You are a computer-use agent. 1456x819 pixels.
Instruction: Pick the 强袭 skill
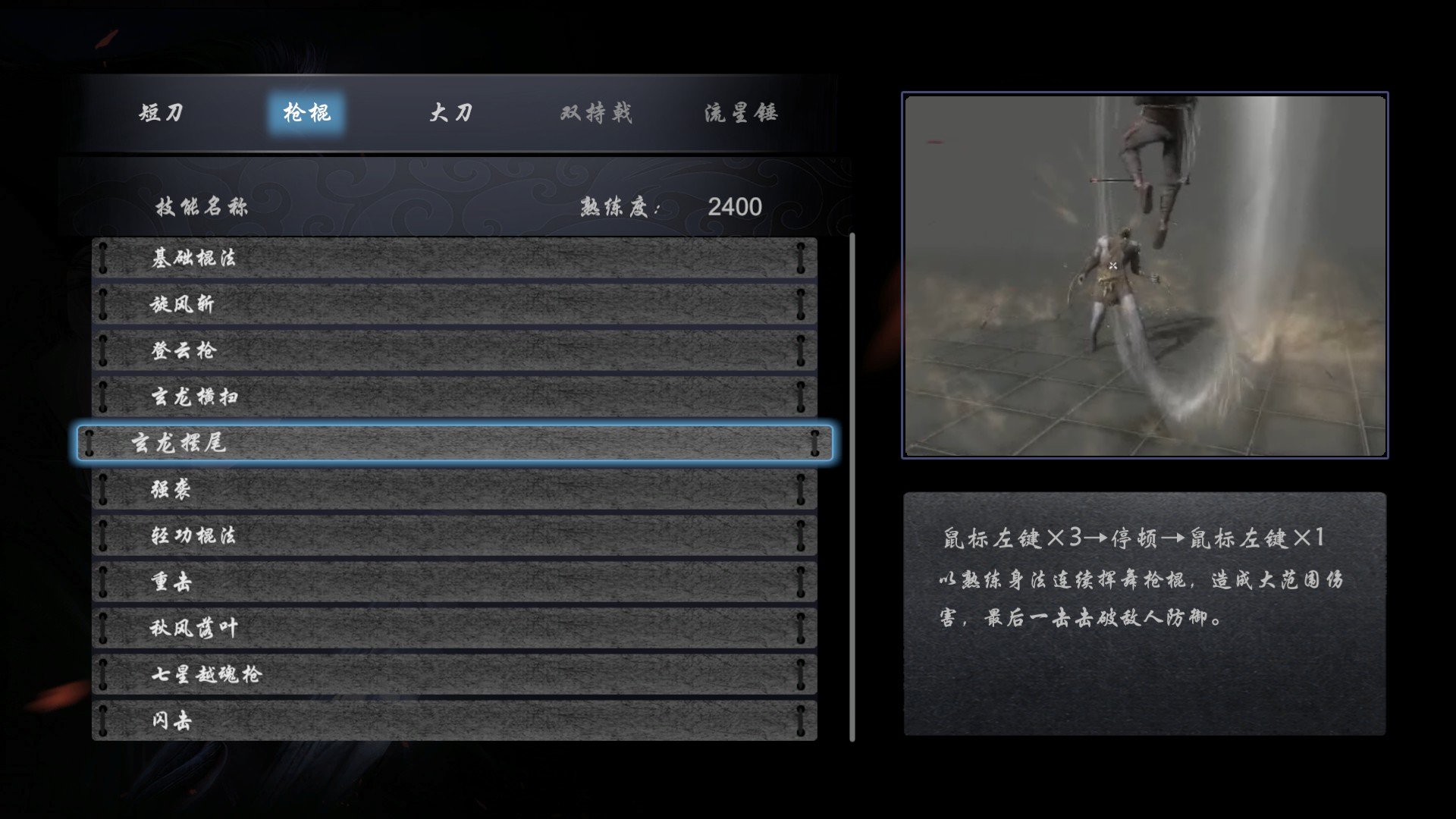tap(455, 491)
